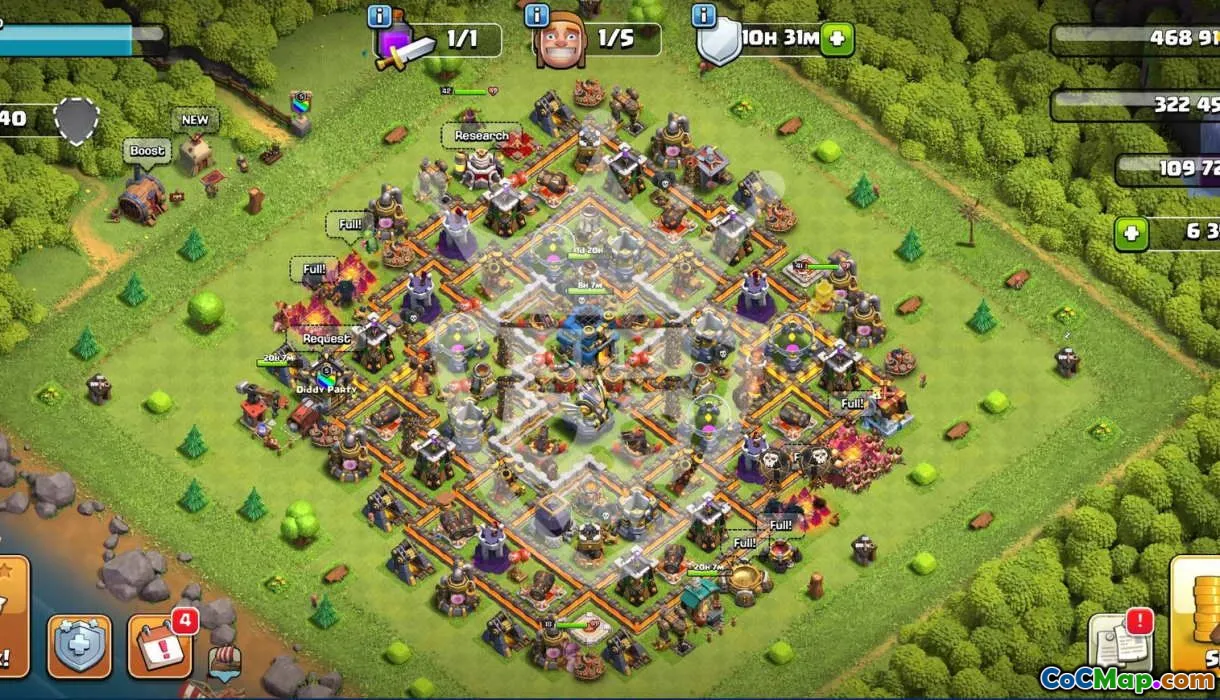Screen dimensions: 1220x700
Task: Open the silver shield button at the bottom
Action: coord(80,646)
